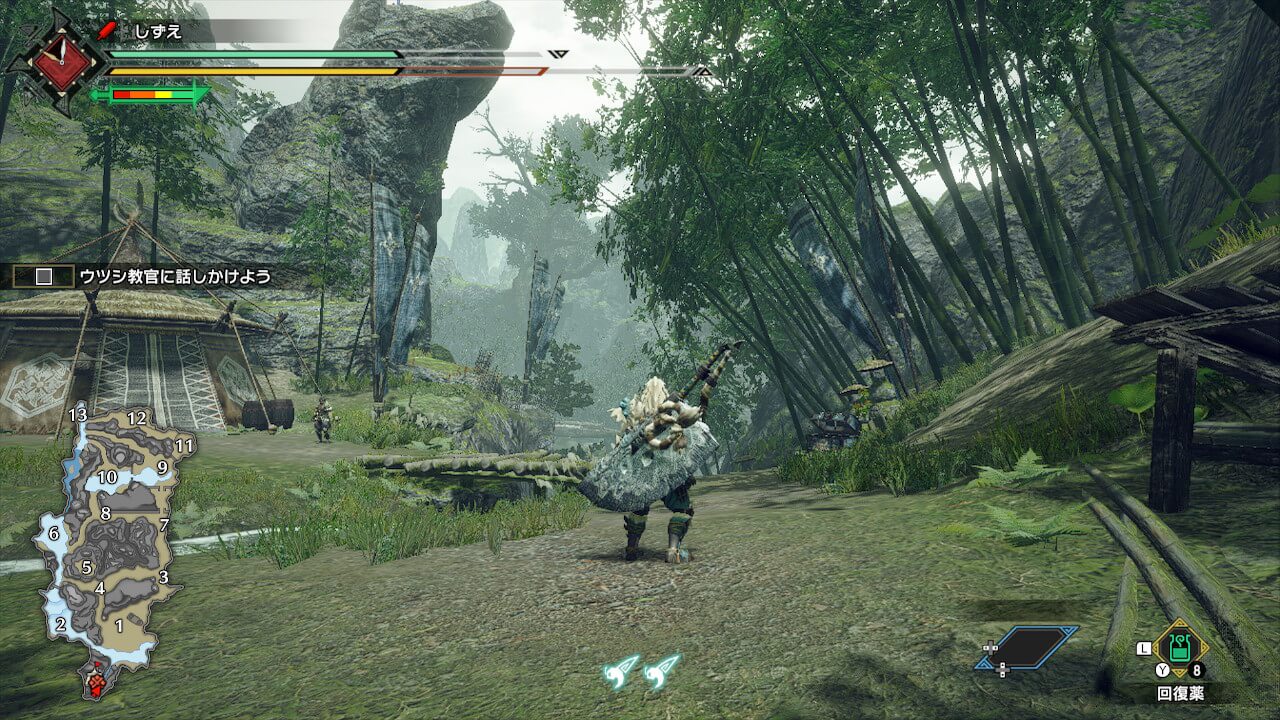Click the weapon sharpness gauge
The image size is (1280, 720).
[150, 95]
